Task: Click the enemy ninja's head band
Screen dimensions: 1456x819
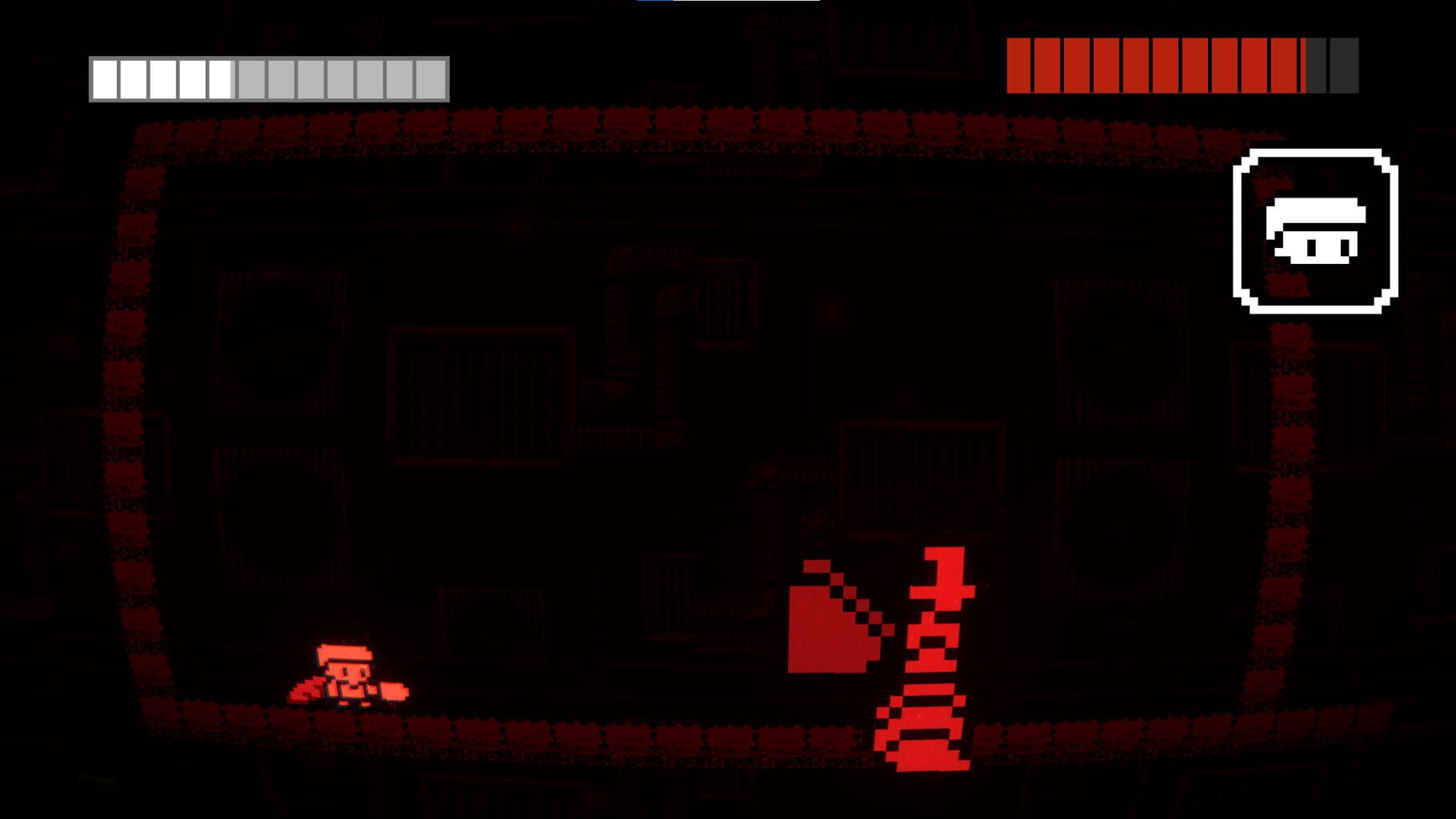Action: pos(942,591)
